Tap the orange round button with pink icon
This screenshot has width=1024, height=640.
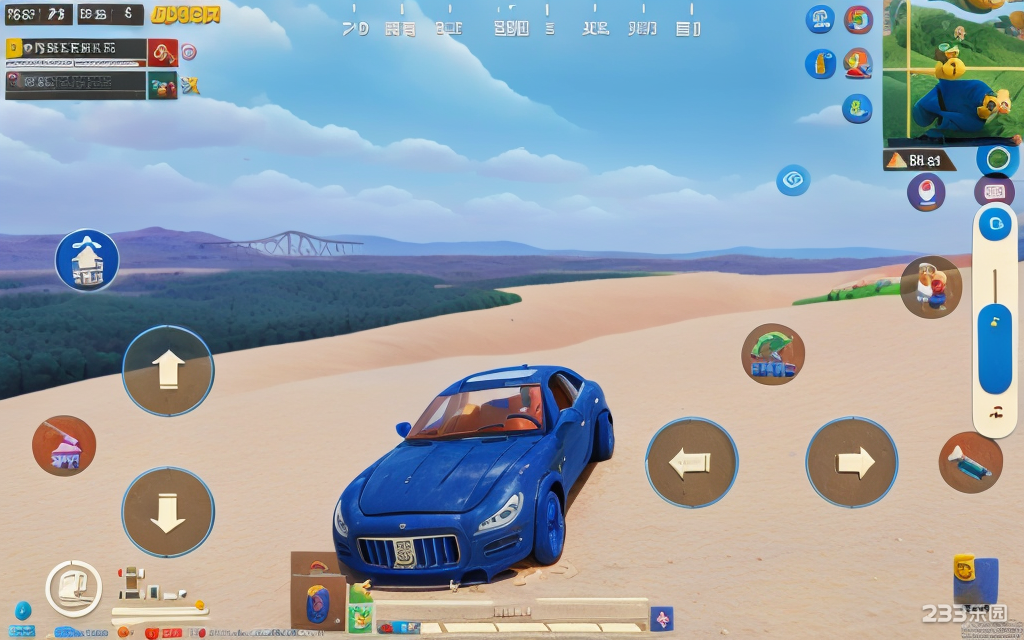(64, 446)
